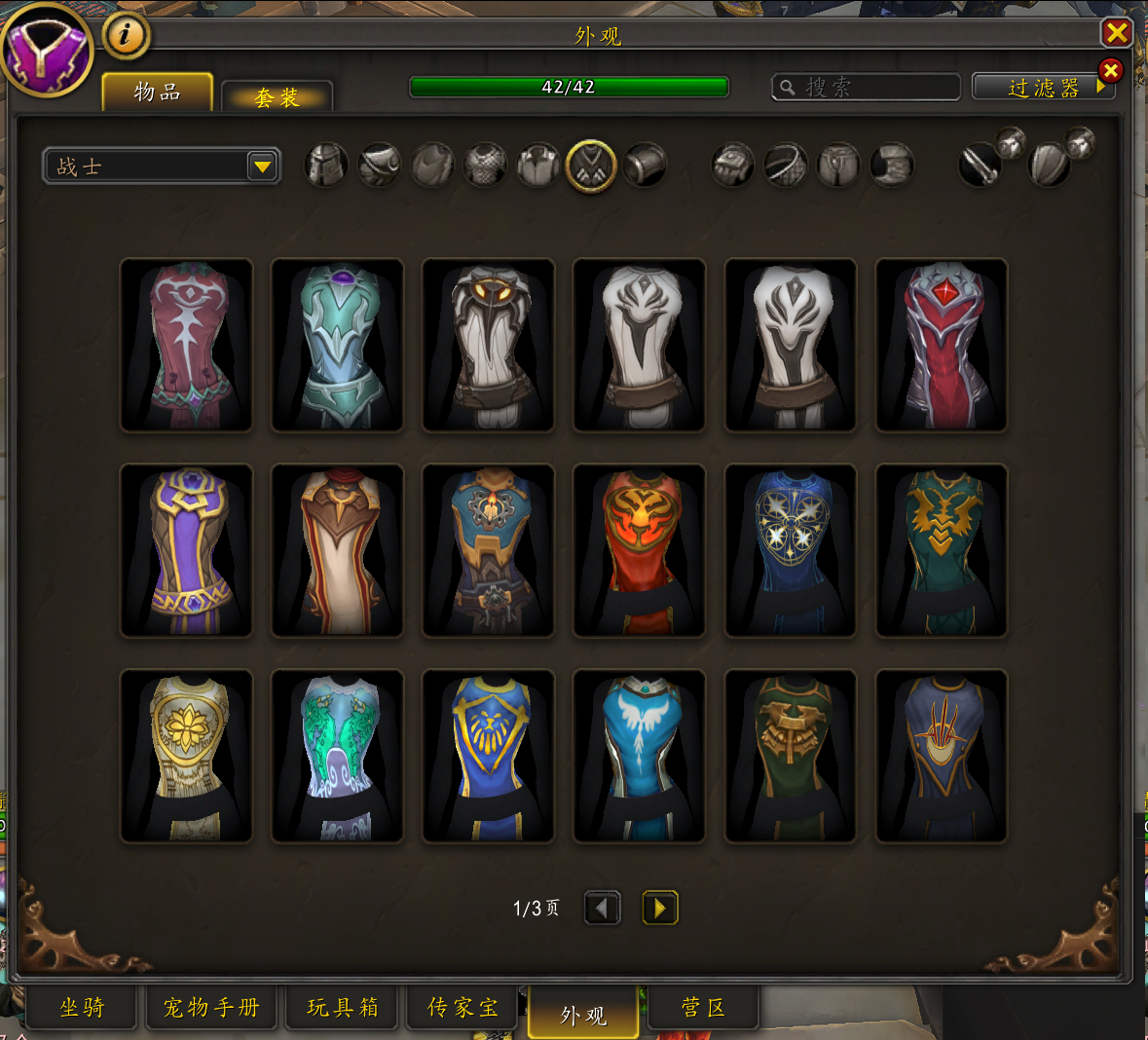This screenshot has height=1040, width=1148.
Task: Go to the previous appearance page
Action: pos(602,909)
